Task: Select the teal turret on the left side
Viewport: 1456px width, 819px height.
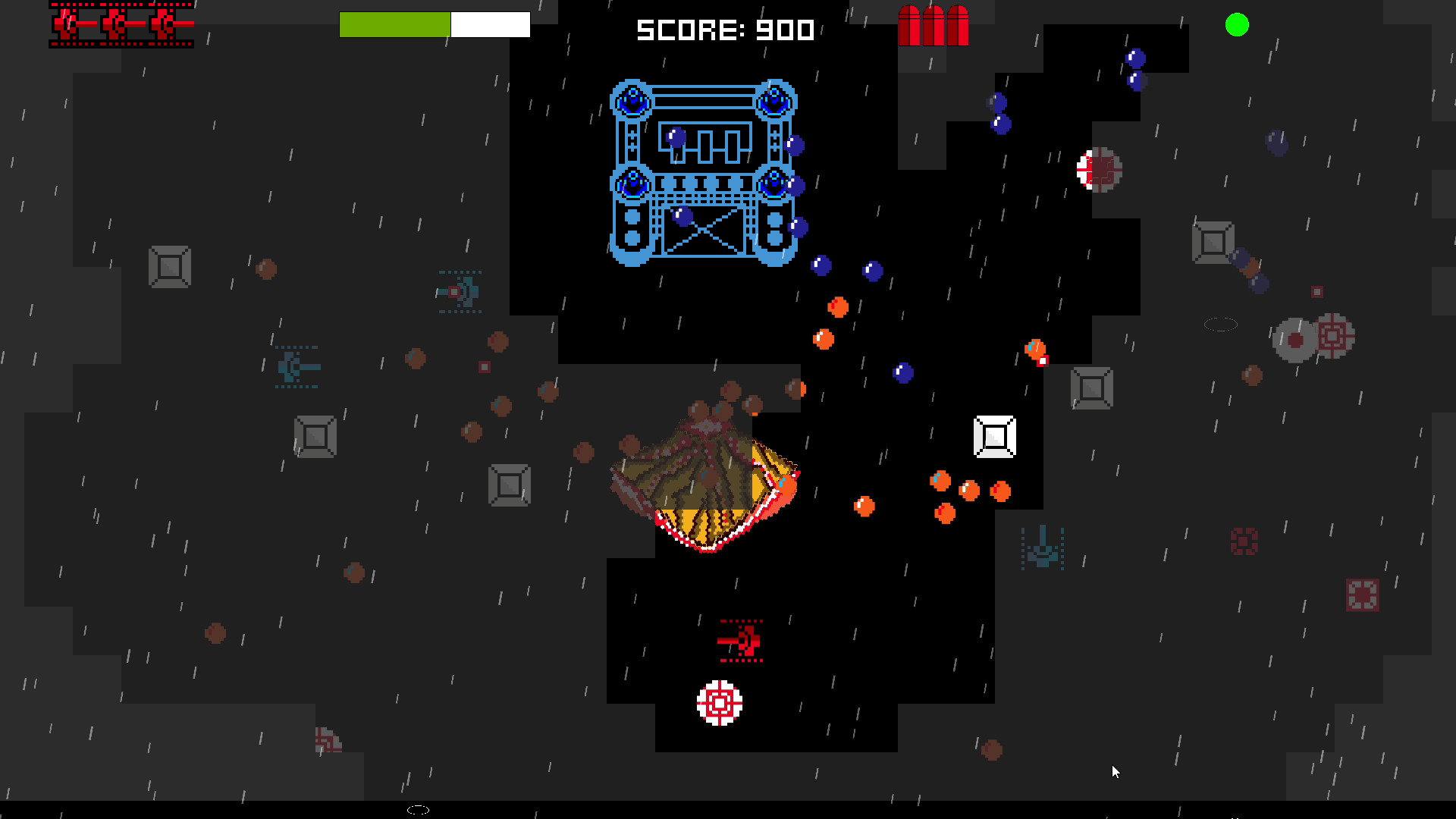Action: point(296,366)
